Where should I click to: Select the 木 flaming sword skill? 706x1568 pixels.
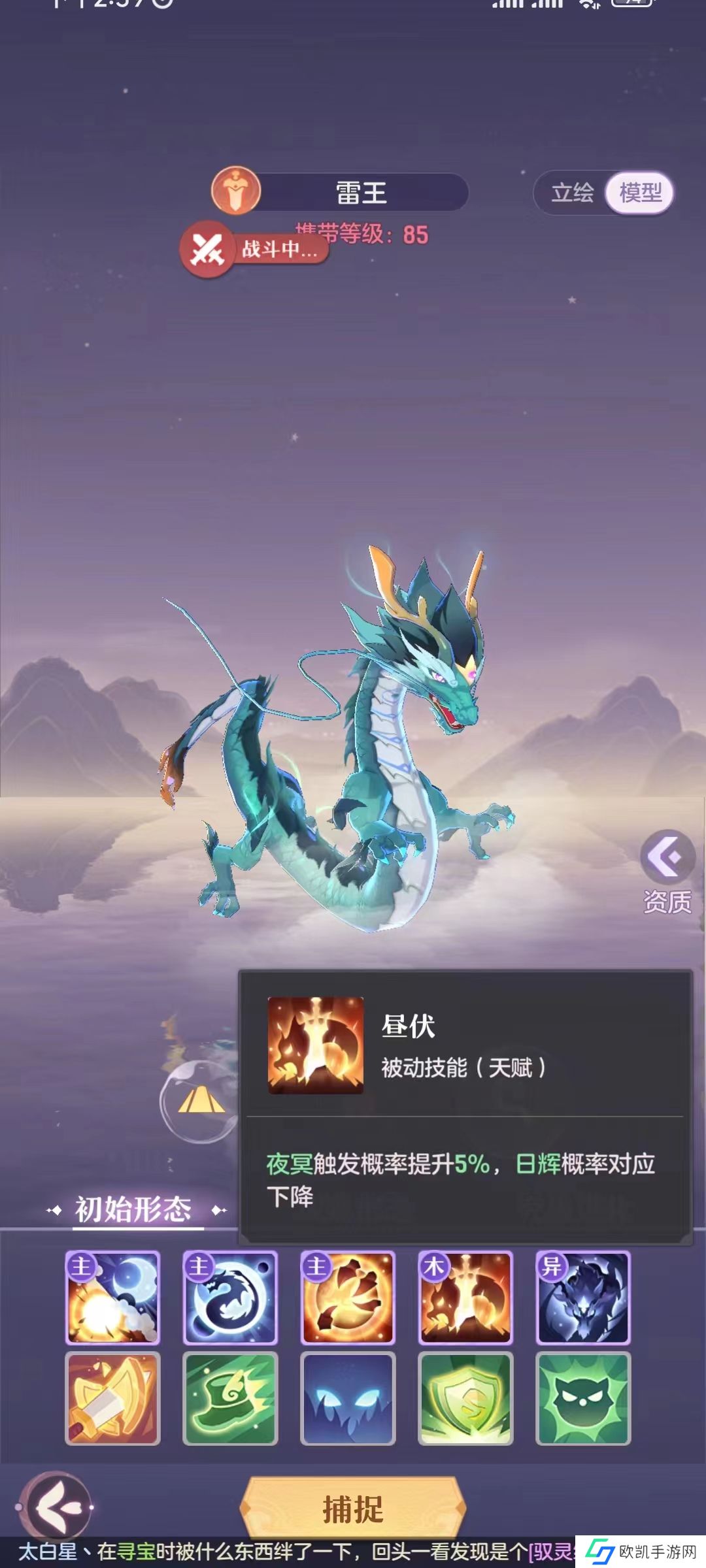coord(465,1298)
